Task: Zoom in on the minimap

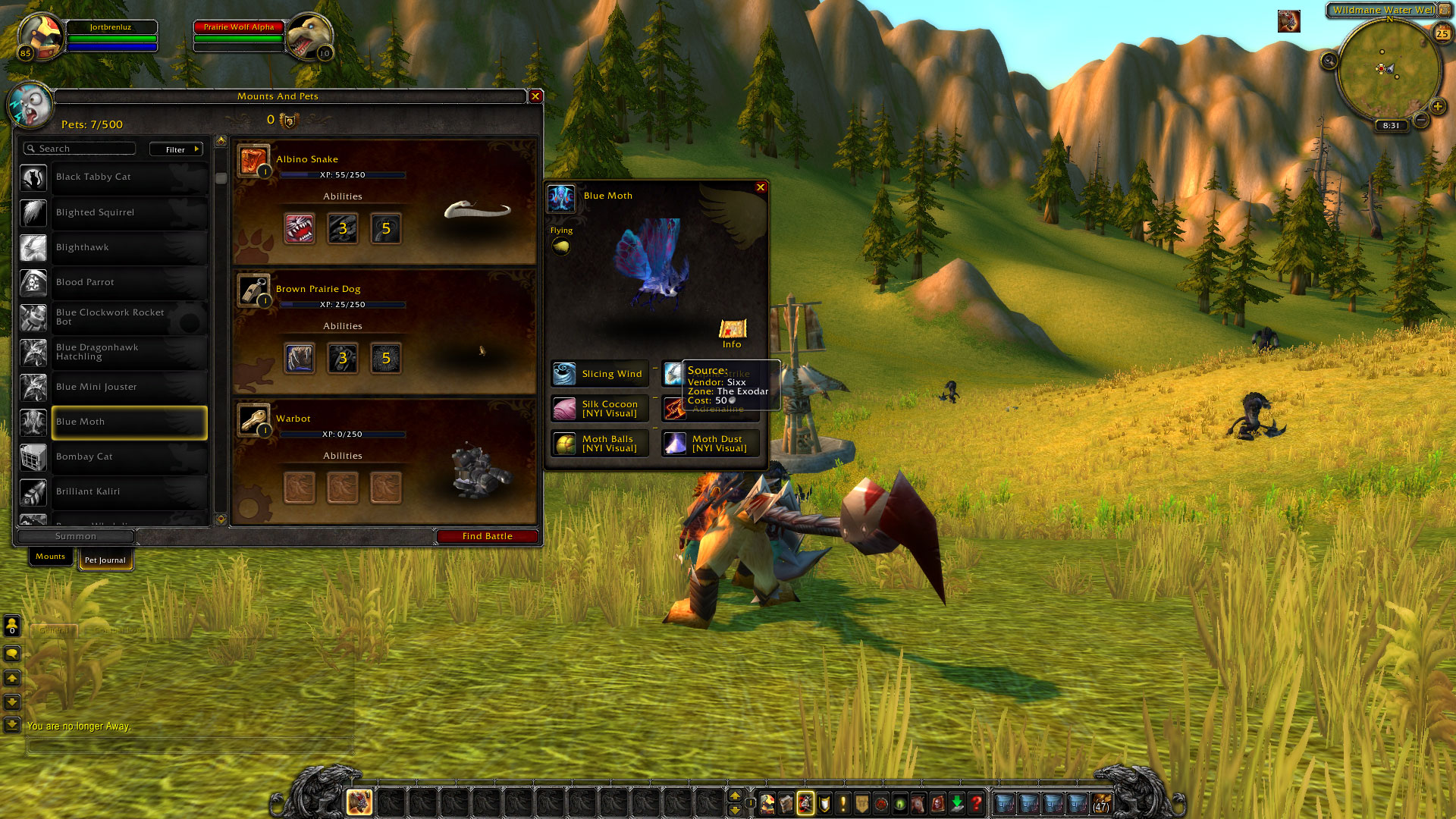Action: [1437, 106]
